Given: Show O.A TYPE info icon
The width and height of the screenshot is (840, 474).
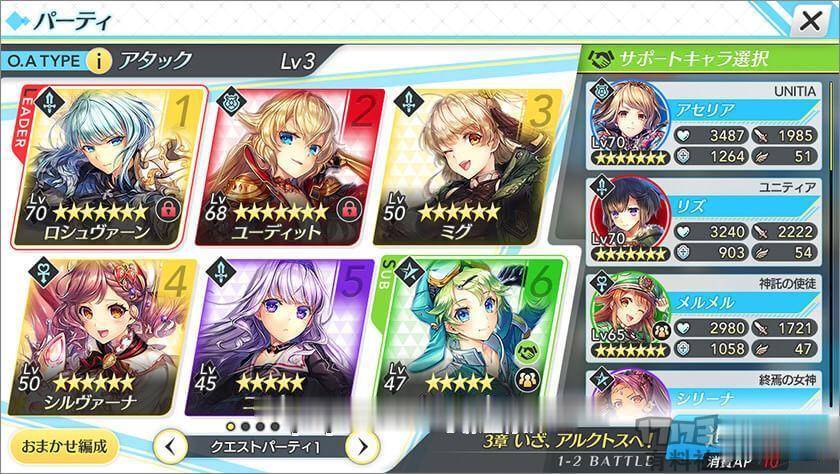Looking at the screenshot, I should coord(98,61).
